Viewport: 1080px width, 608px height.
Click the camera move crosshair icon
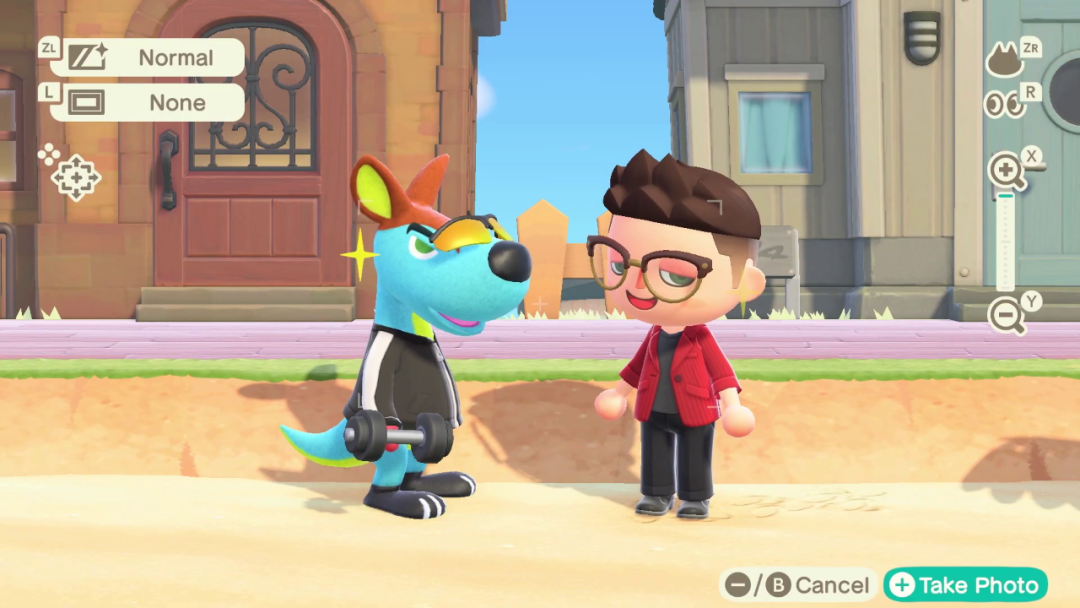[76, 179]
